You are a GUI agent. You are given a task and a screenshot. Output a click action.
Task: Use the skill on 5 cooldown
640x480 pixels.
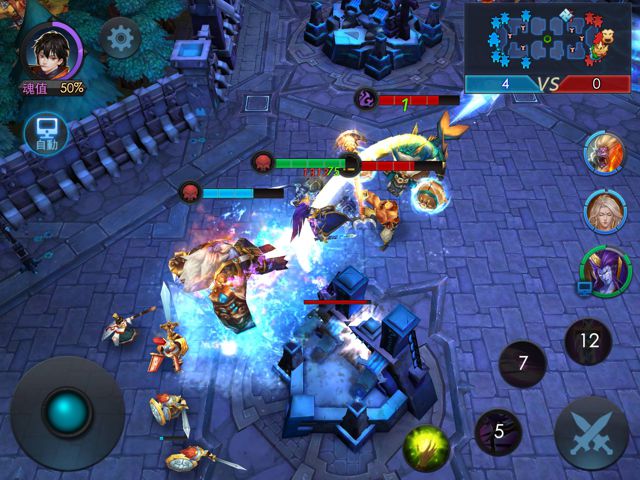pos(497,432)
